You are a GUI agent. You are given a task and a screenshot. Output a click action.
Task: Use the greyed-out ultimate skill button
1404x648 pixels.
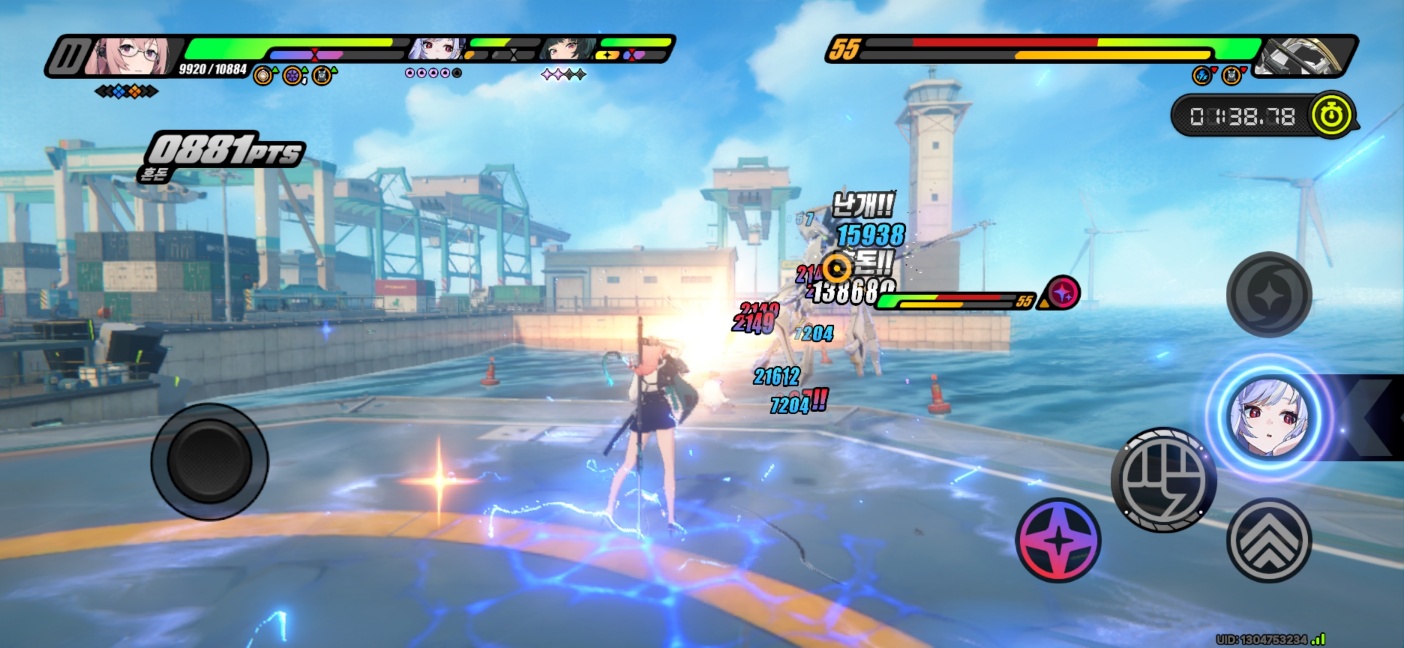click(1269, 294)
